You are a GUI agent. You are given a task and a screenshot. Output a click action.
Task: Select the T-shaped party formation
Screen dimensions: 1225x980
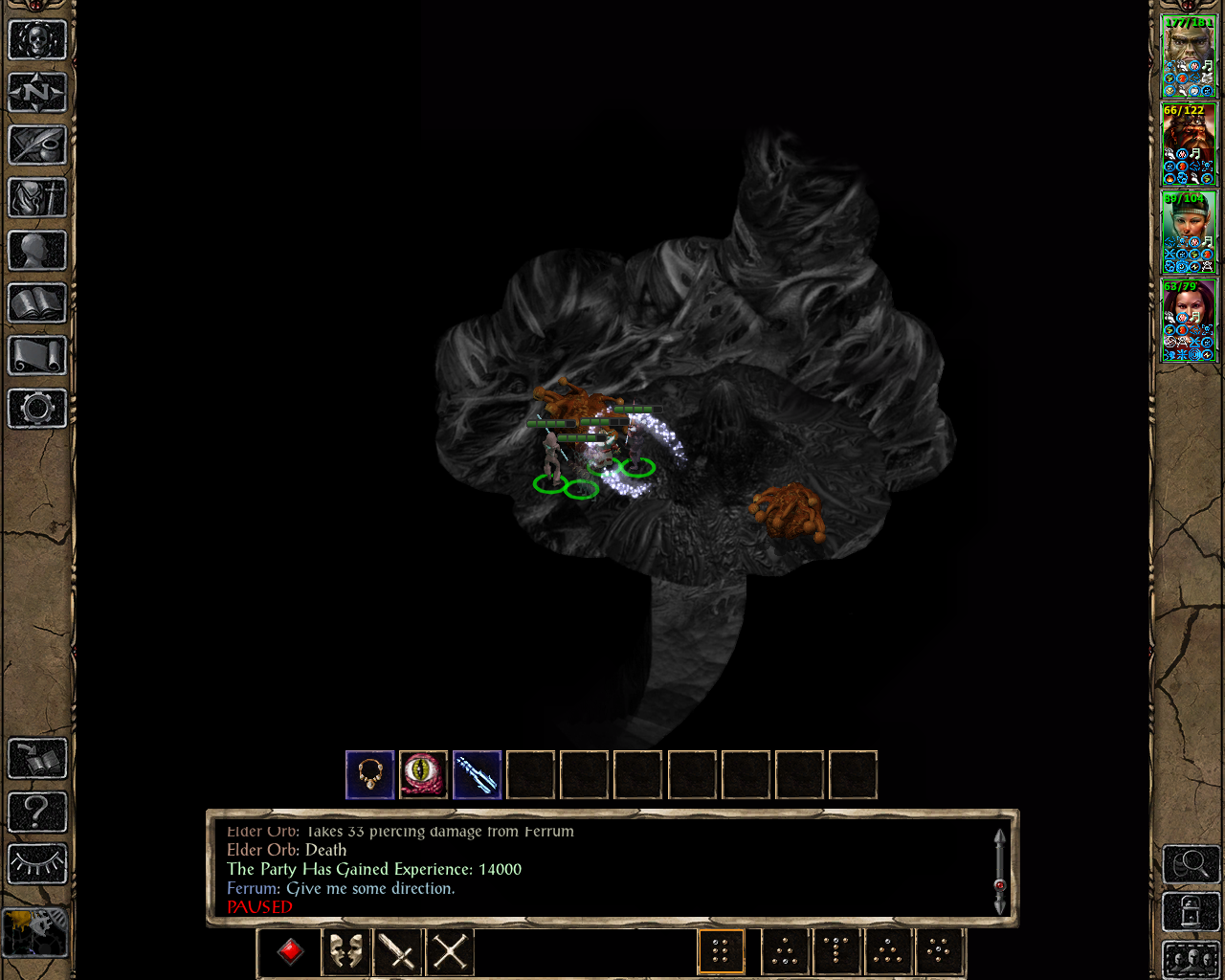click(835, 950)
